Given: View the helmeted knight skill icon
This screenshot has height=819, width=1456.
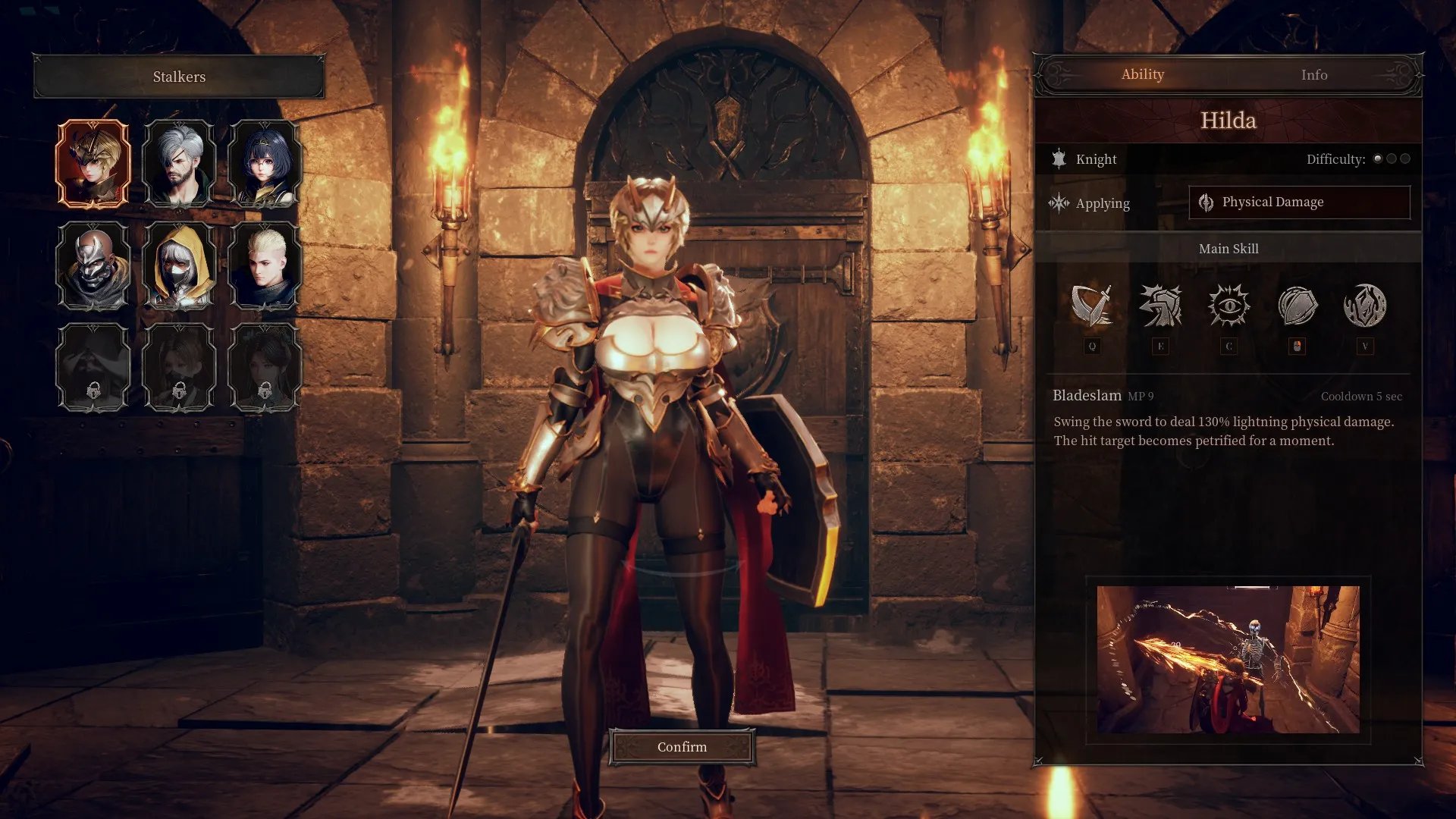Looking at the screenshot, I should click(1160, 306).
